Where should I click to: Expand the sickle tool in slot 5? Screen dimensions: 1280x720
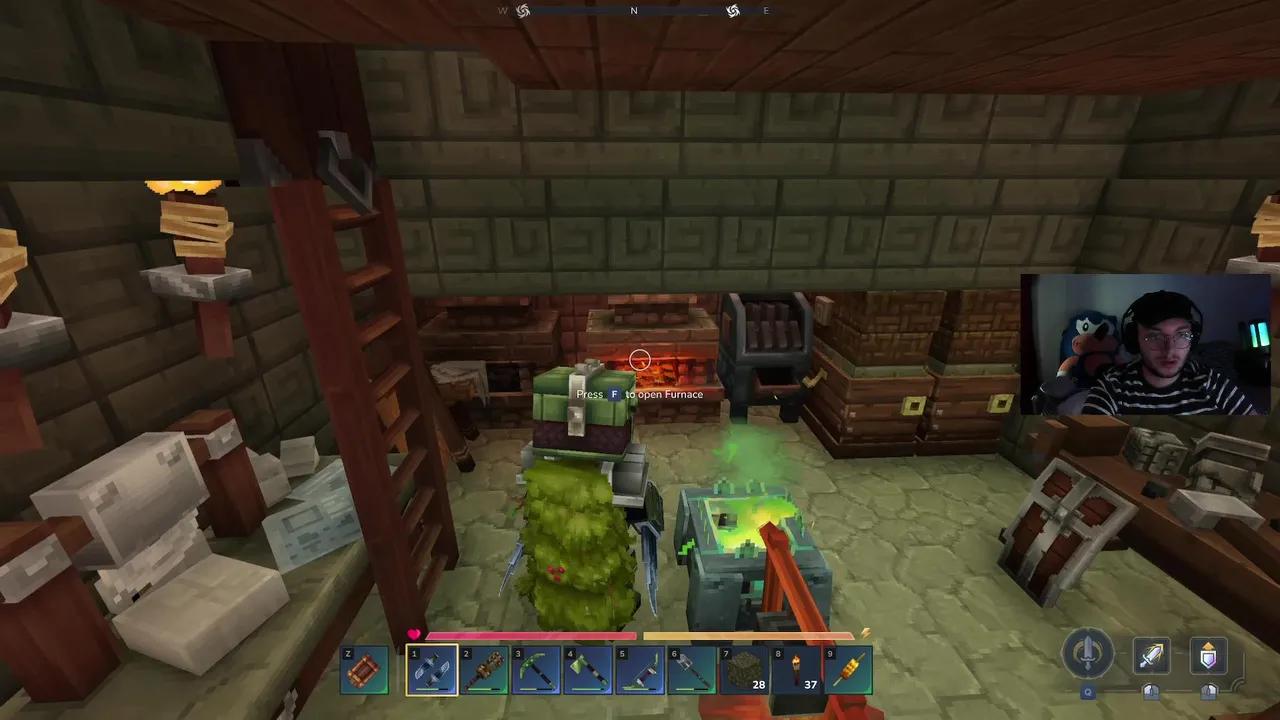pyautogui.click(x=640, y=668)
